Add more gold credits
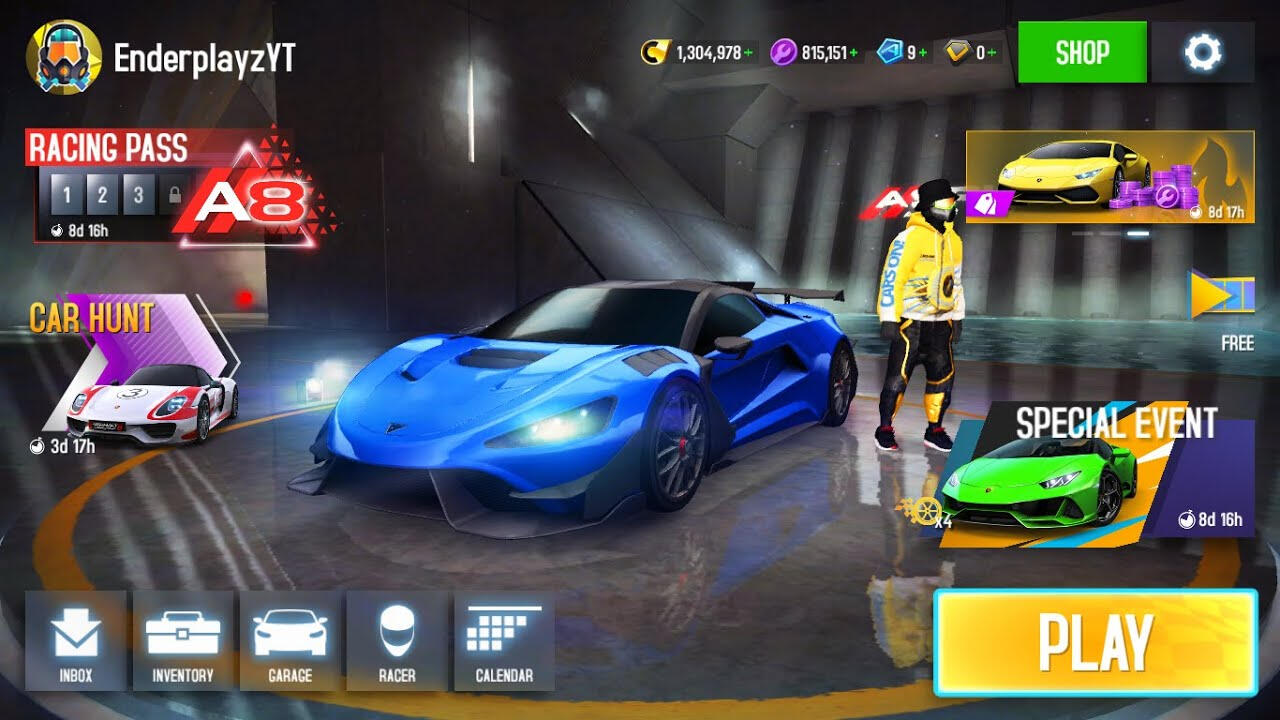The image size is (1280, 720). (749, 53)
